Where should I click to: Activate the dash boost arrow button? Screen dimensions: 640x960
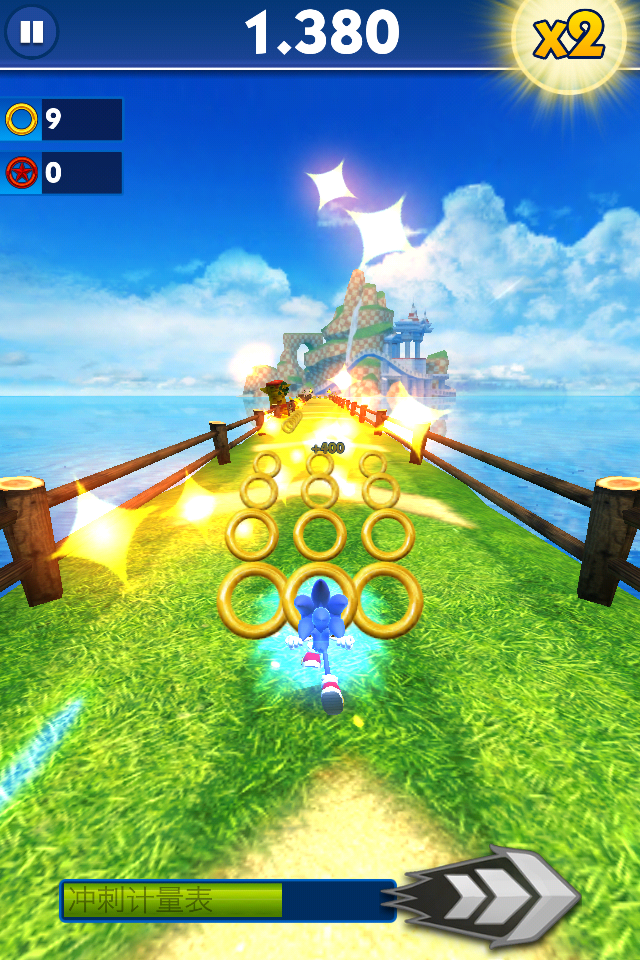pos(495,897)
